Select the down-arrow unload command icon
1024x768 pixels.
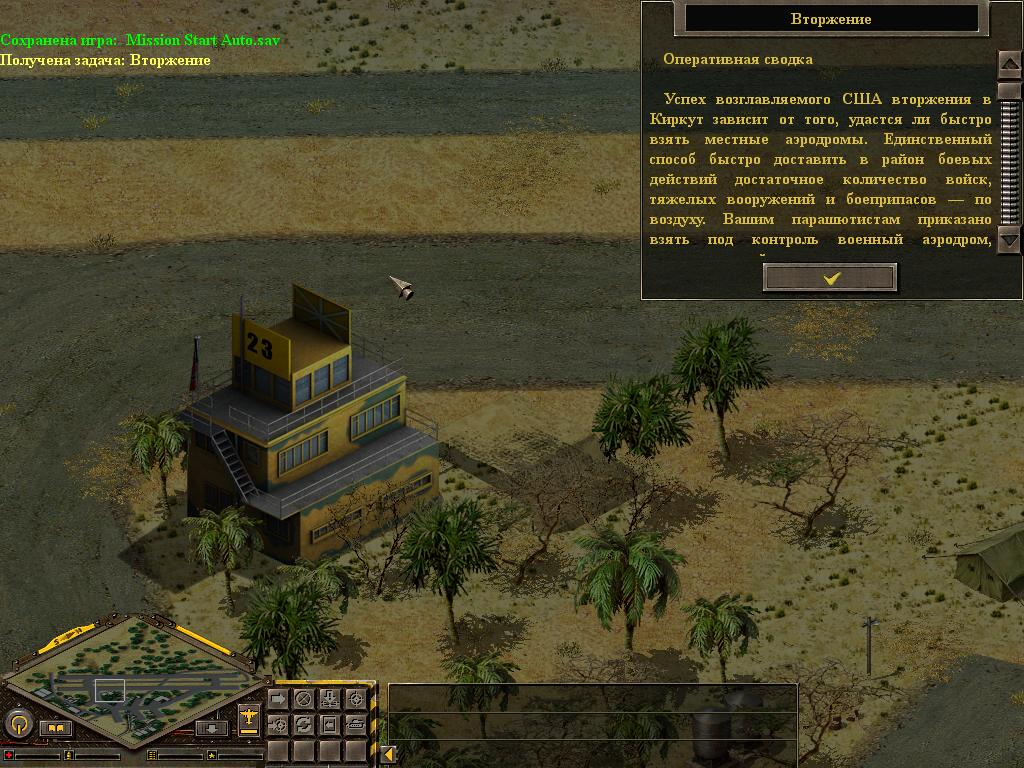tap(329, 698)
